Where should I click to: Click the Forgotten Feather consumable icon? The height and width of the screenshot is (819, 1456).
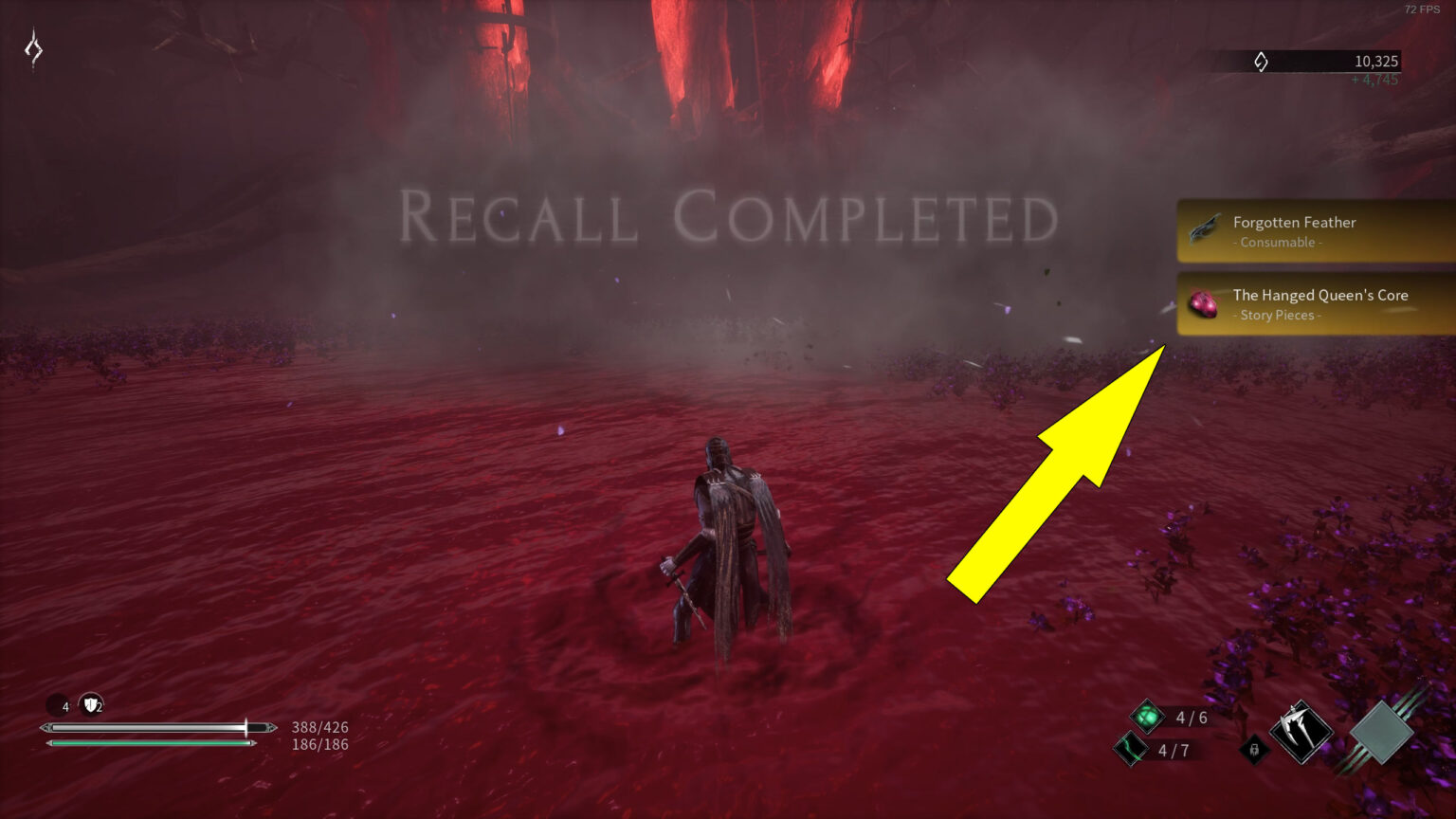point(1203,229)
